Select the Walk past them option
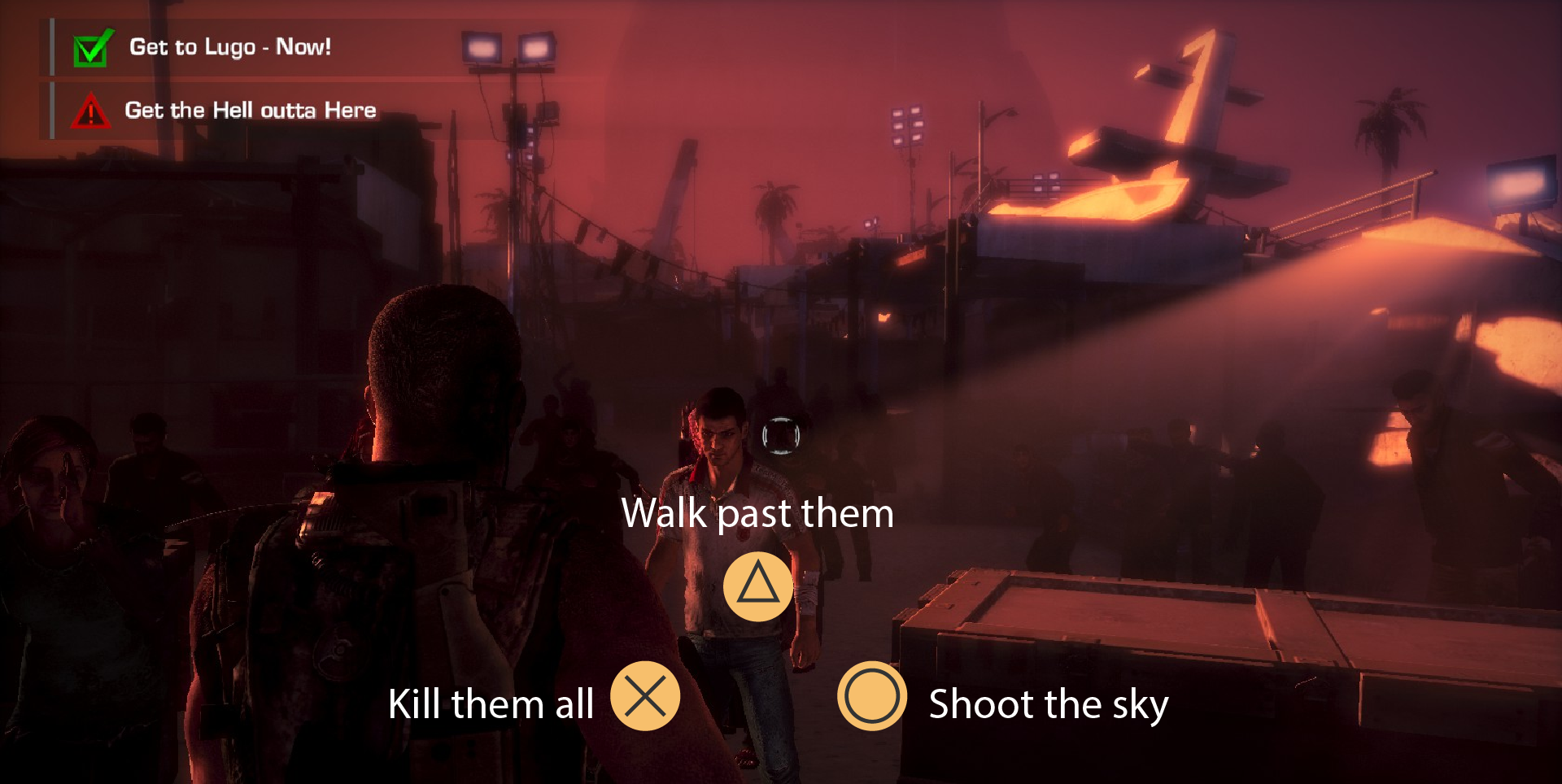Screen dimensions: 1562x784 point(756,513)
